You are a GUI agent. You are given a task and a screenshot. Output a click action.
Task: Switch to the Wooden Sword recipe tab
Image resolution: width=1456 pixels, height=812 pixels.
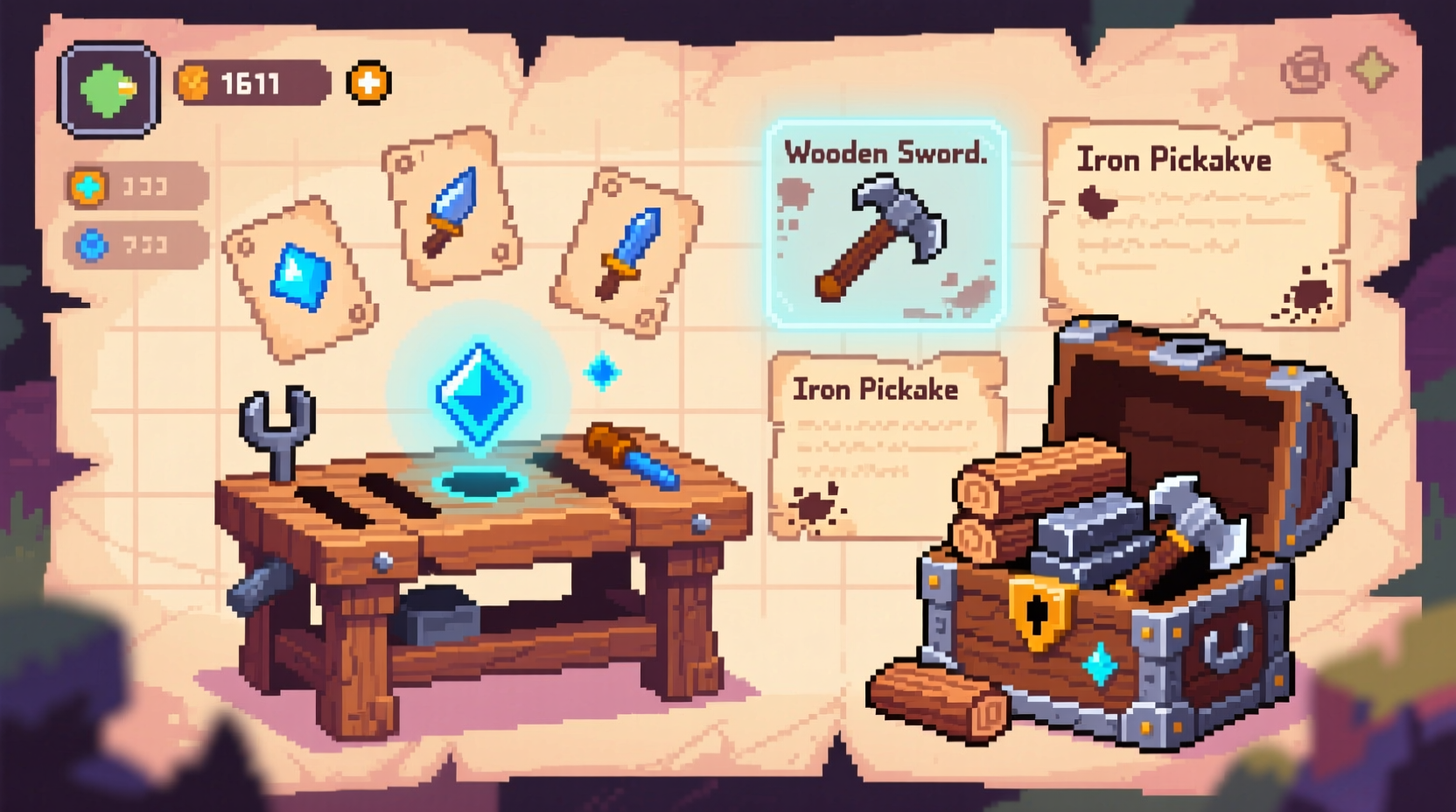tap(886, 153)
